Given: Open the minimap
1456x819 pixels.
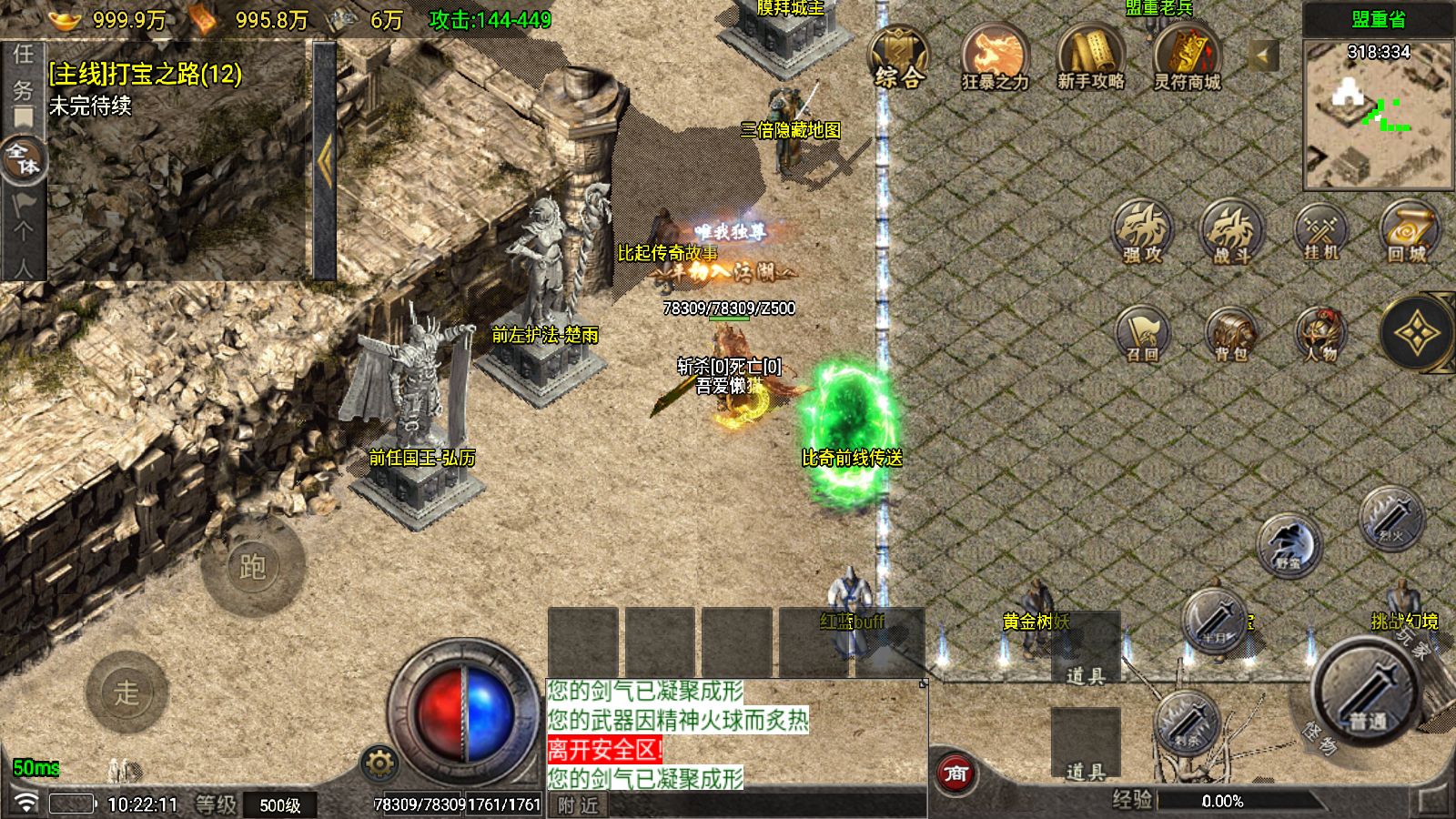Looking at the screenshot, I should [x=1378, y=116].
